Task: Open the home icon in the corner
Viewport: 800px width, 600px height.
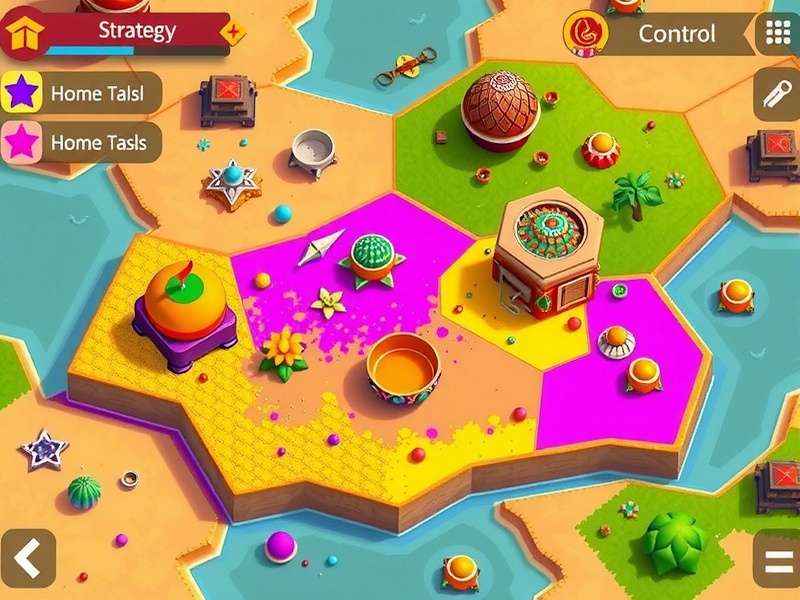Action: click(x=21, y=35)
